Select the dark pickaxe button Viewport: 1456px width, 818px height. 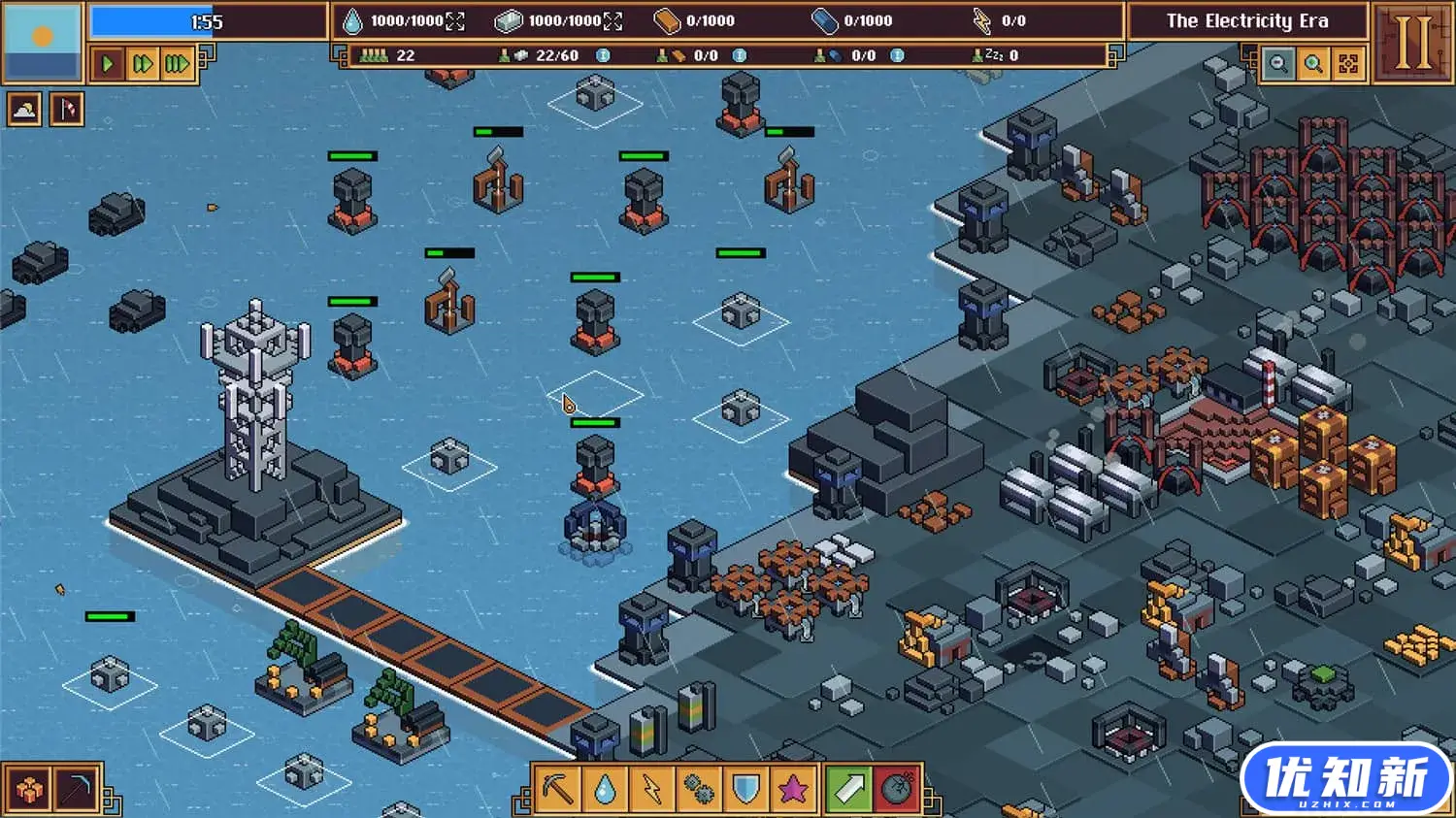tap(77, 790)
